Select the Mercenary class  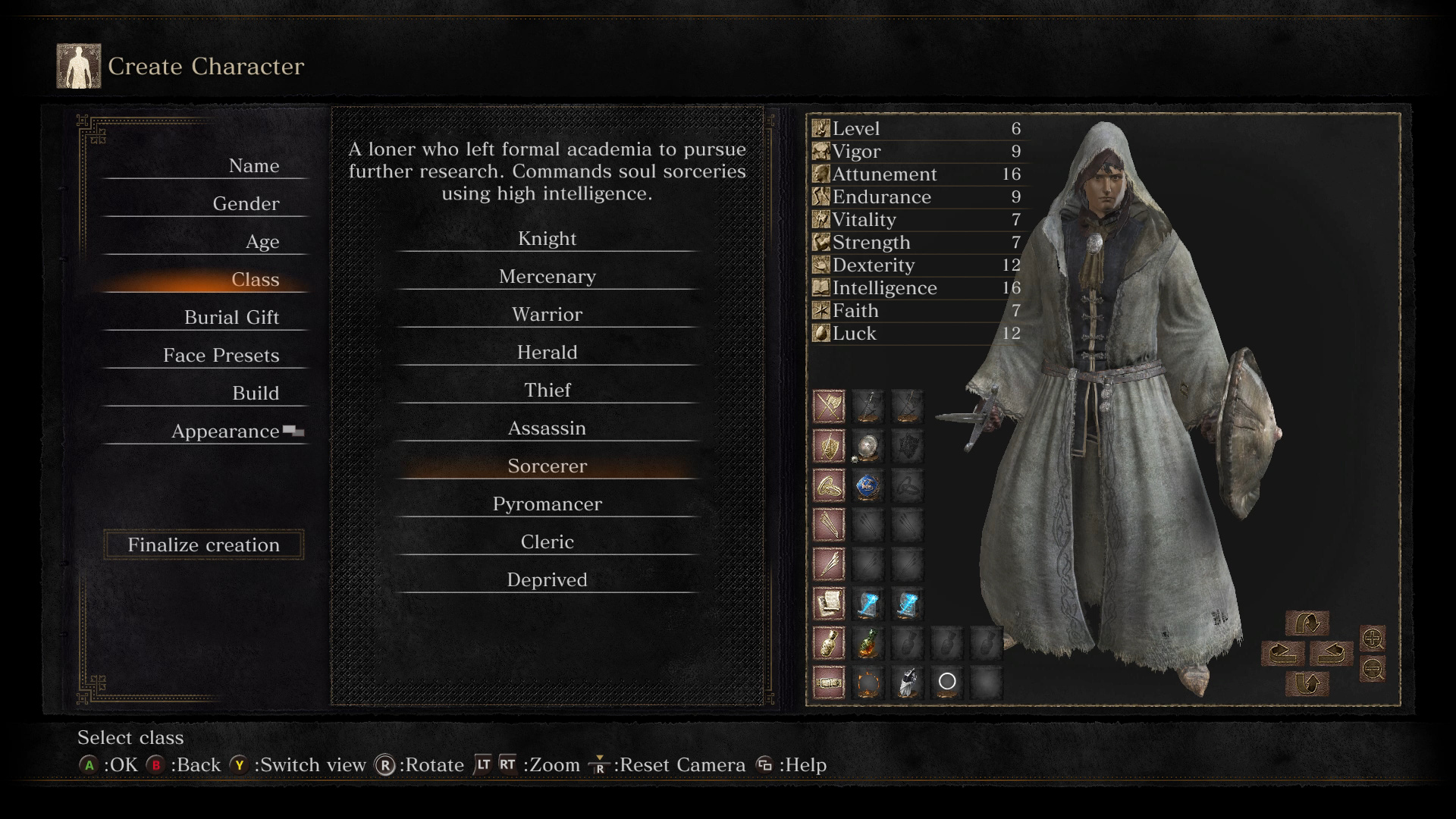point(547,277)
